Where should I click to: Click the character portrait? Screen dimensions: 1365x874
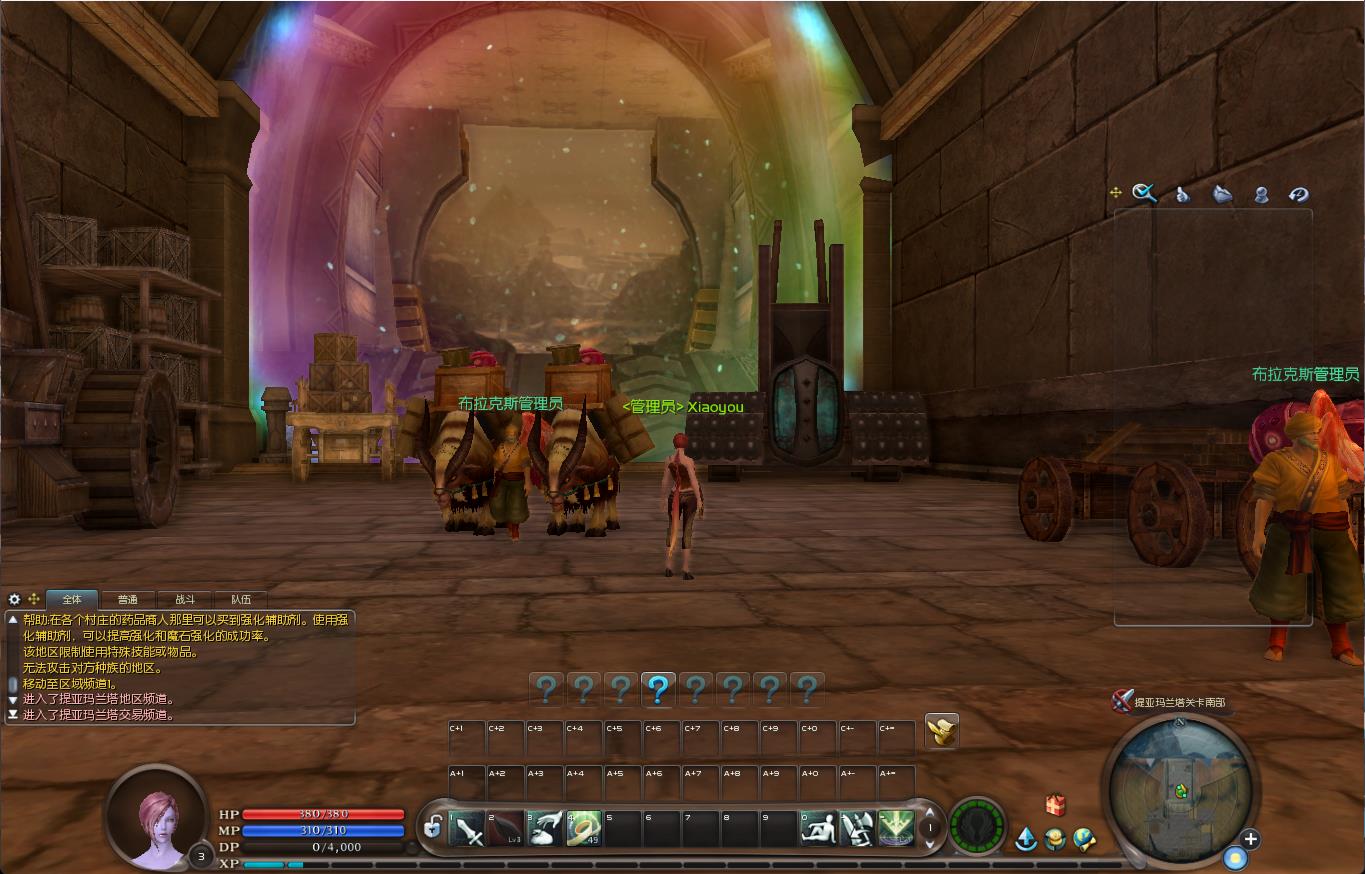click(157, 816)
